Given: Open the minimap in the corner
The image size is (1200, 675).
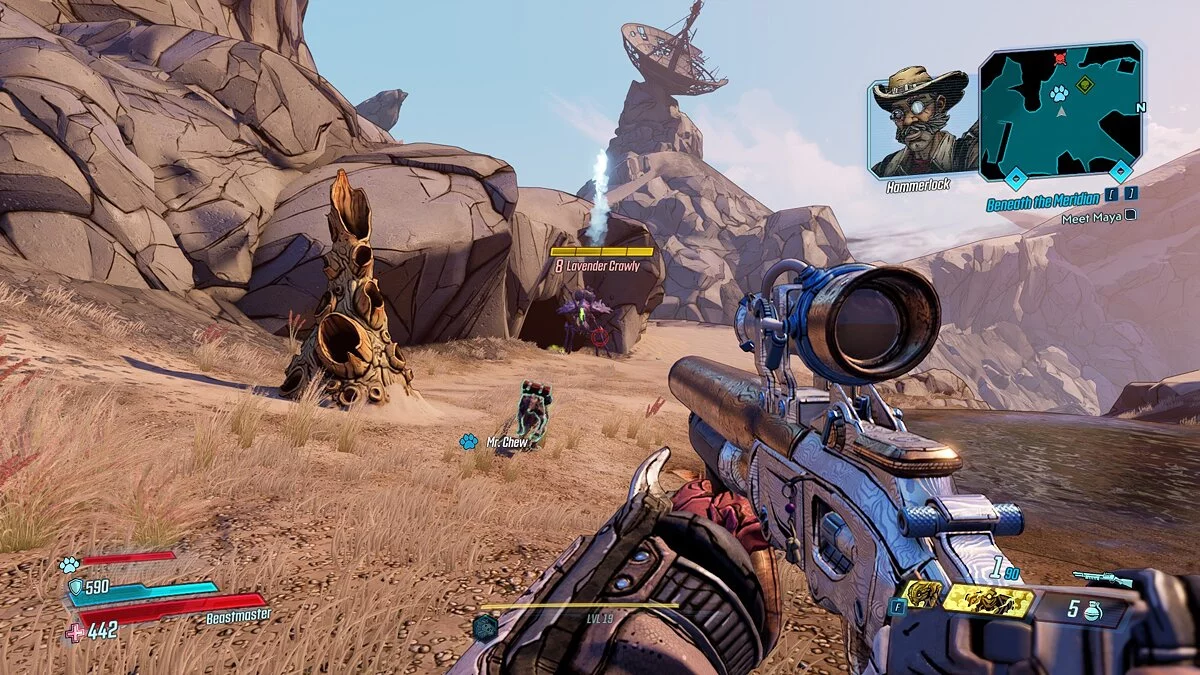Looking at the screenshot, I should tap(1060, 112).
